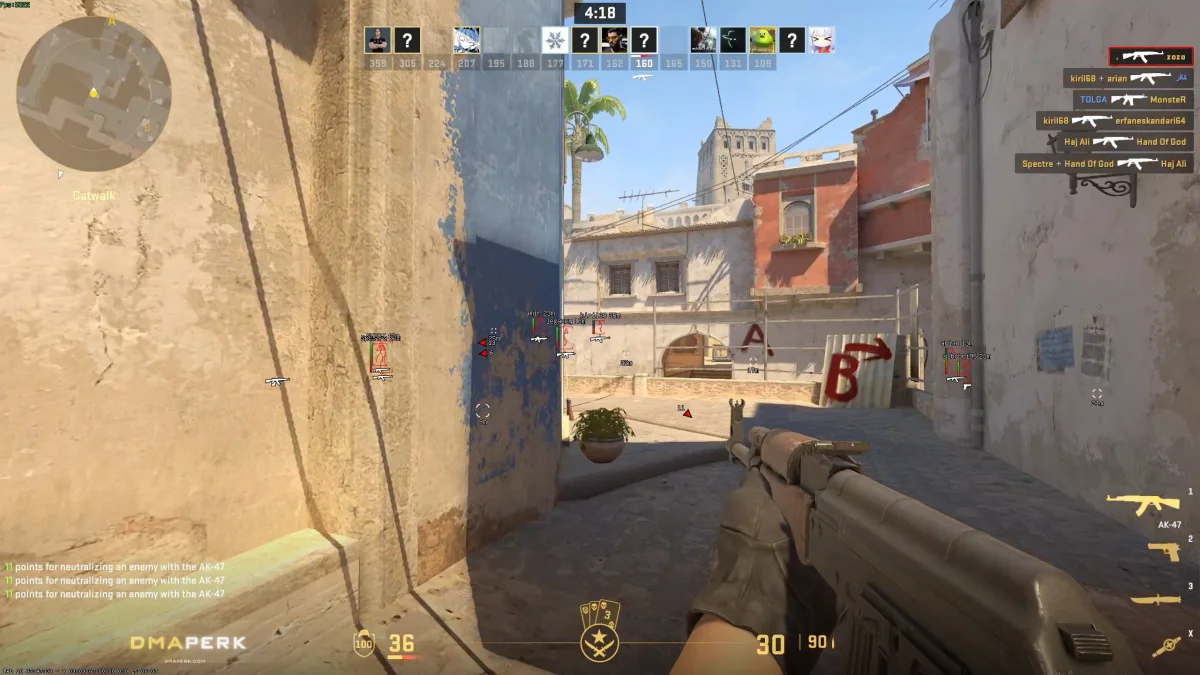Equip the knife from weapon list
Screen dimensions: 1200x675
click(1155, 599)
